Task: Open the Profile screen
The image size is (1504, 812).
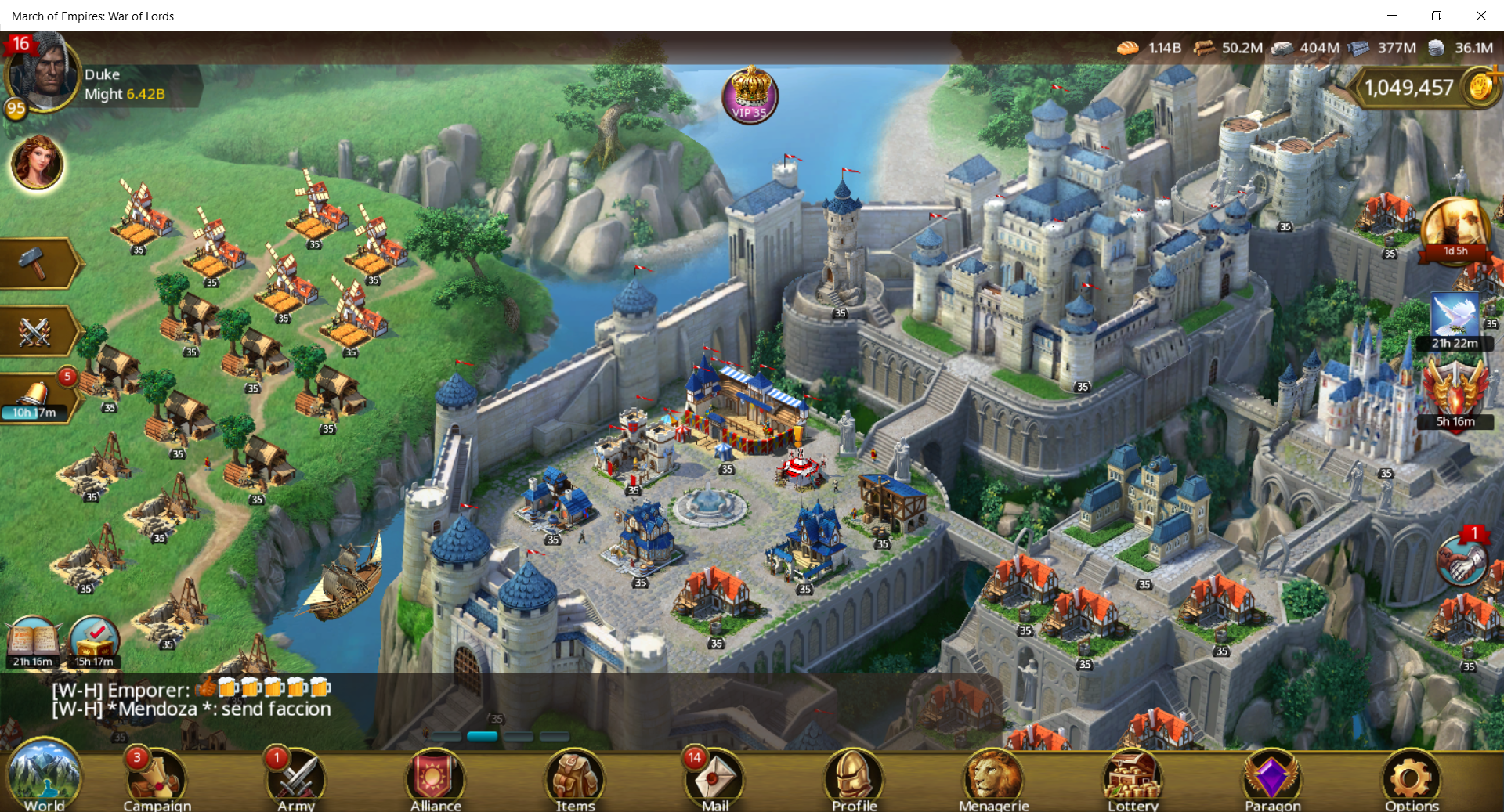Action: click(x=854, y=779)
